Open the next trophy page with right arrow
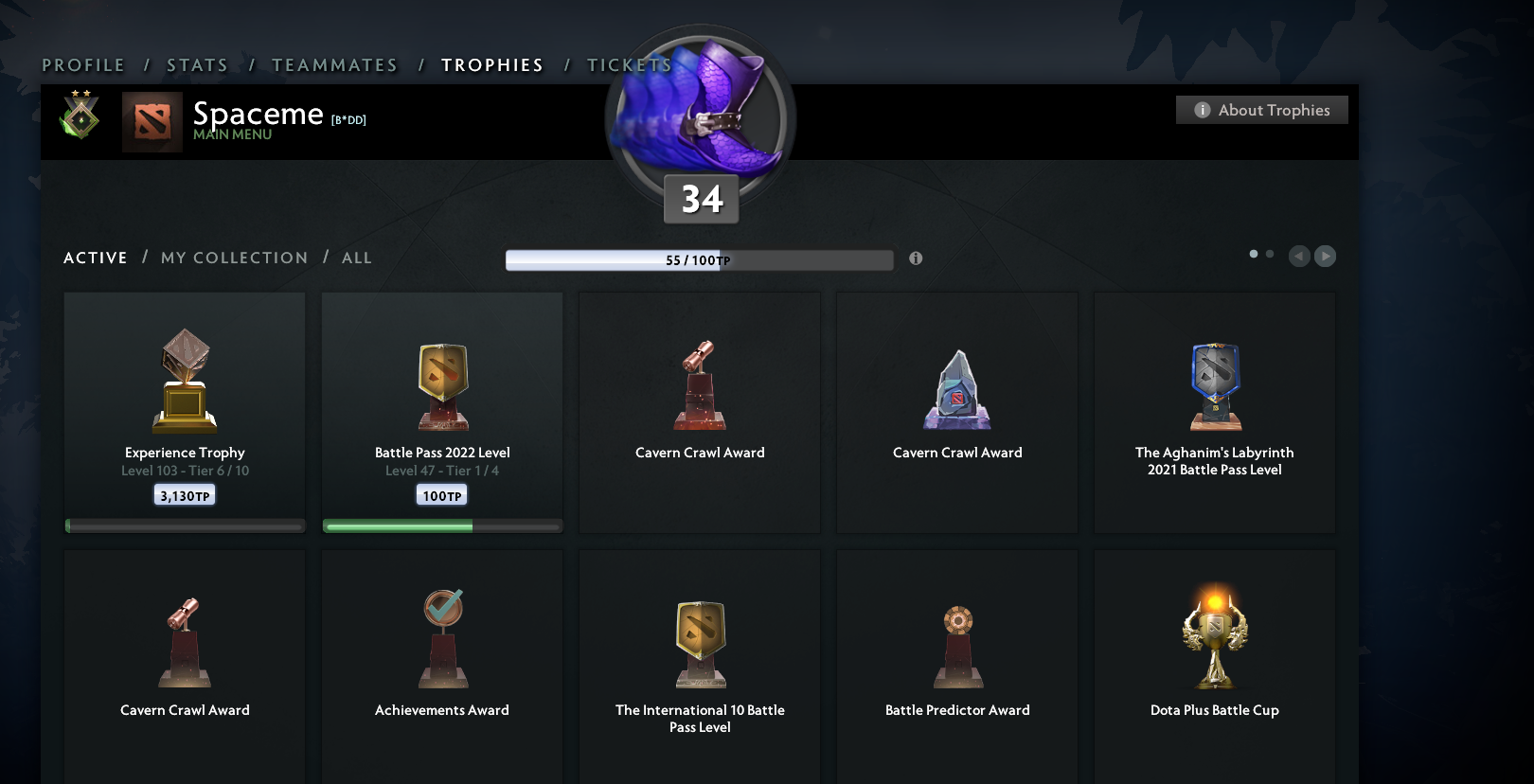Screen dimensions: 1534x784 point(1326,257)
